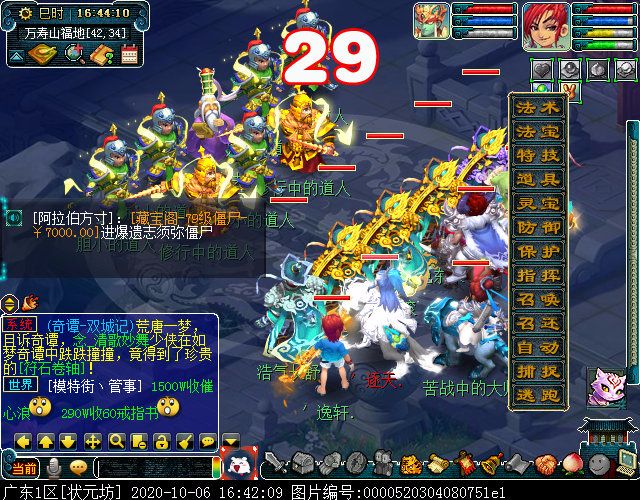This screenshot has height=500, width=640.
Task: Activate 自动 auto-battle
Action: (x=538, y=347)
